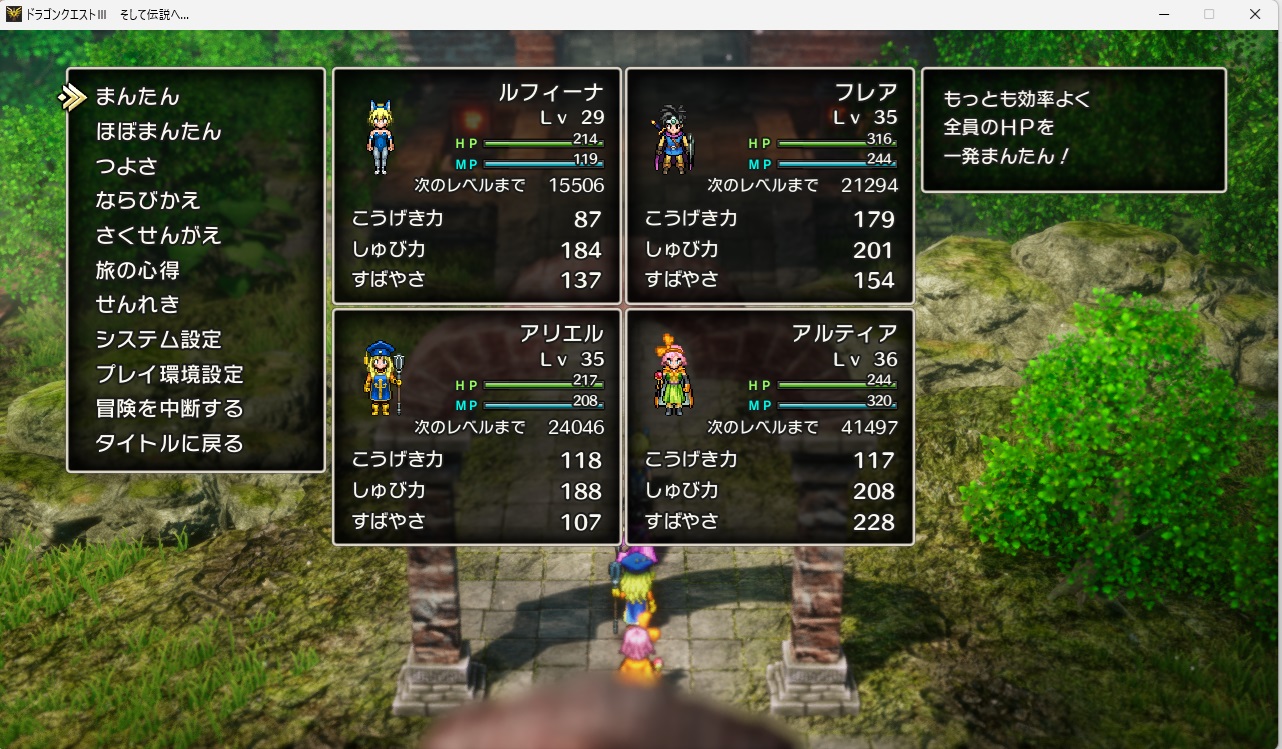The width and height of the screenshot is (1282, 749).
Task: Select ならびかえ to reorder the party
Action: [148, 201]
